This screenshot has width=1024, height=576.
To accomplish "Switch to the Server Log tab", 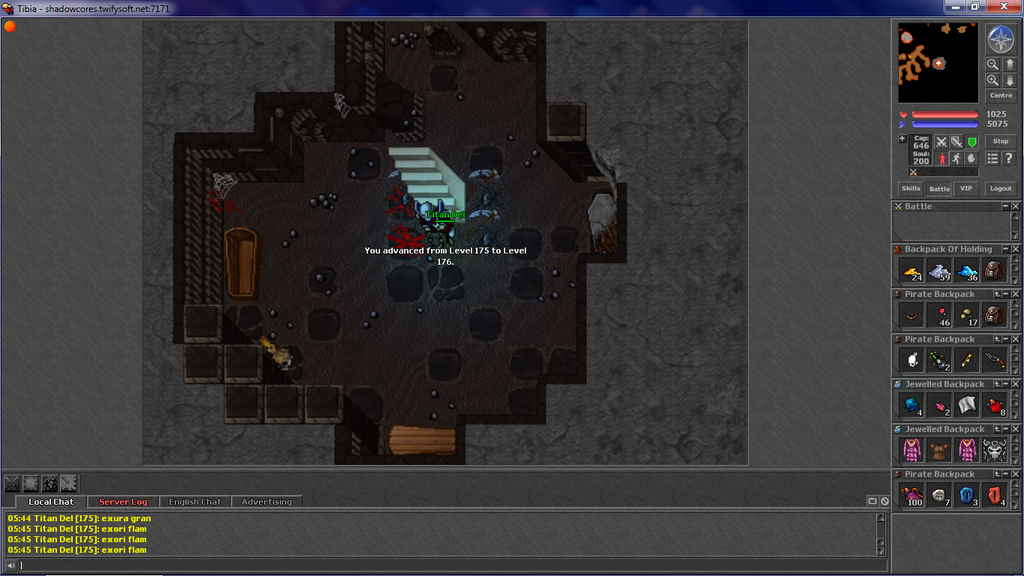I will 123,501.
